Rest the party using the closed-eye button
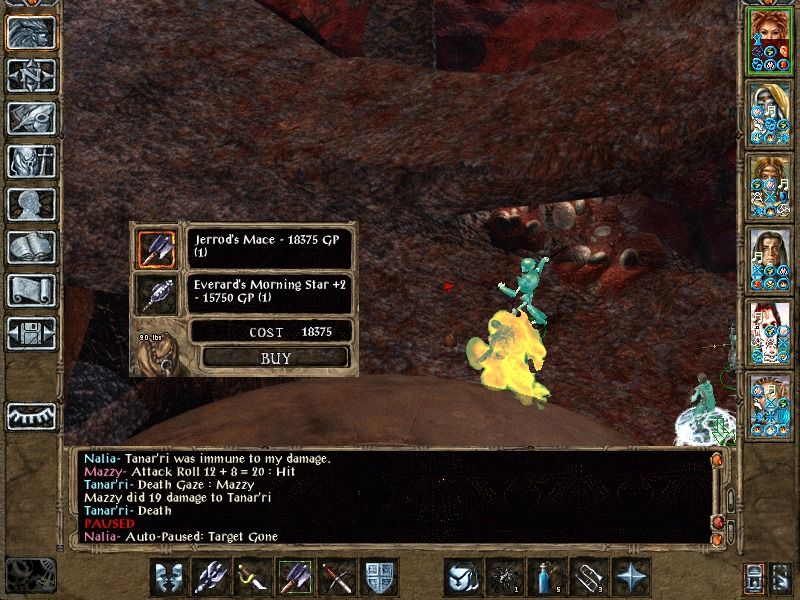 [31, 415]
